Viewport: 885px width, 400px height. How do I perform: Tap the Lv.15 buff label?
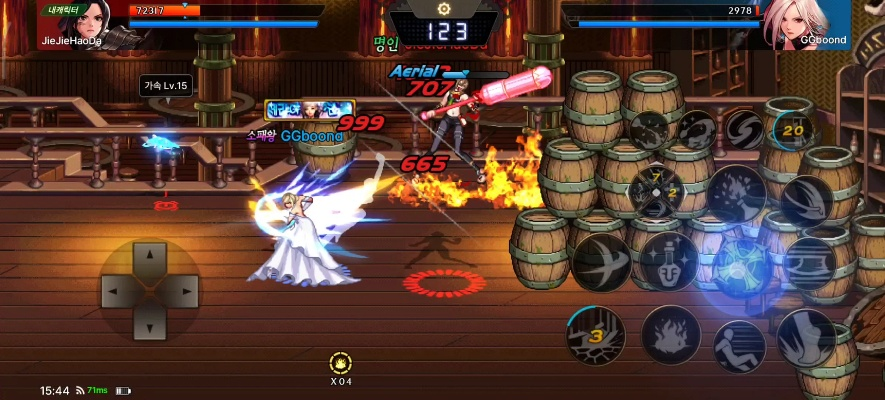(x=165, y=86)
